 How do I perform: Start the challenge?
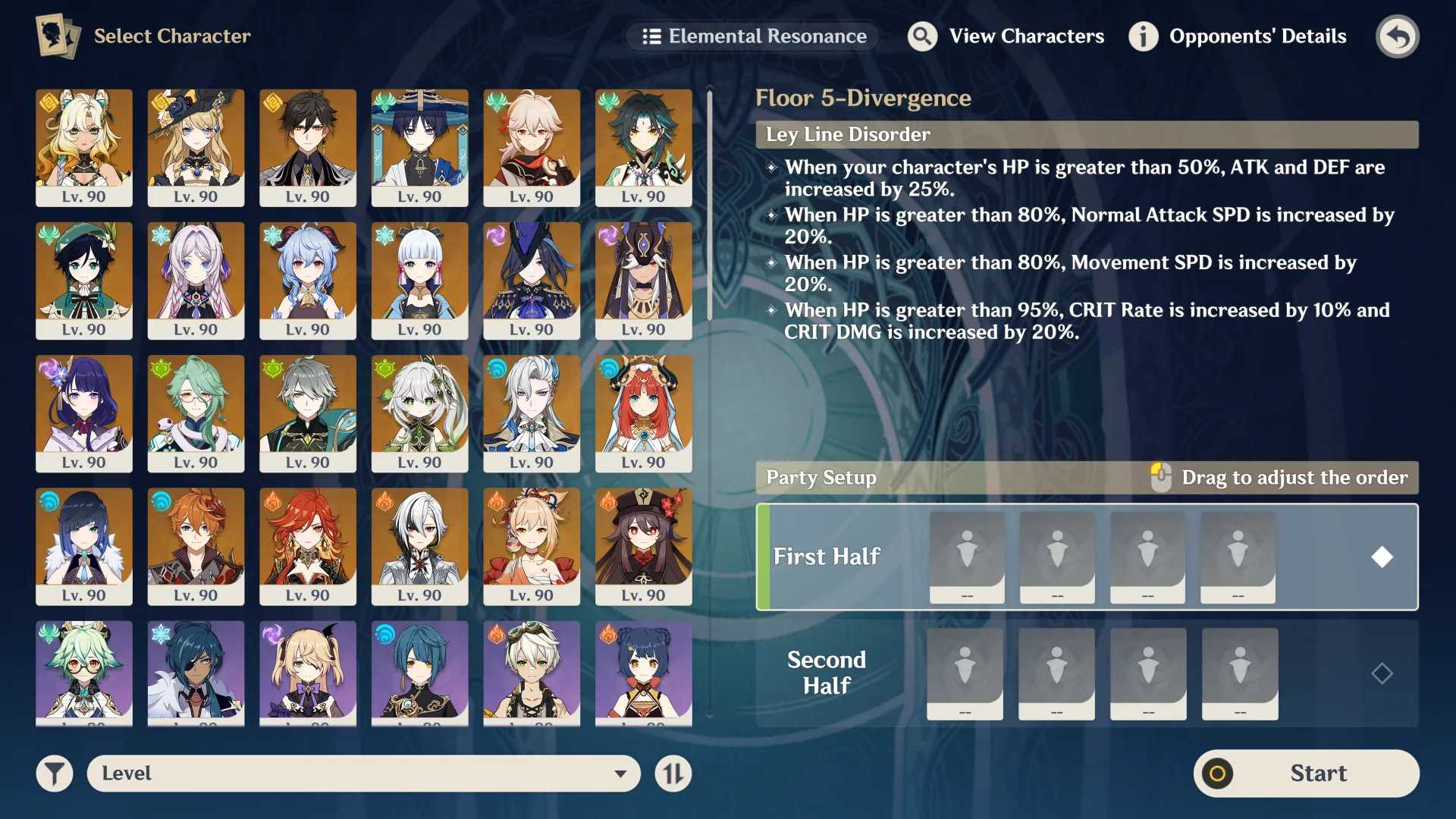click(x=1306, y=773)
